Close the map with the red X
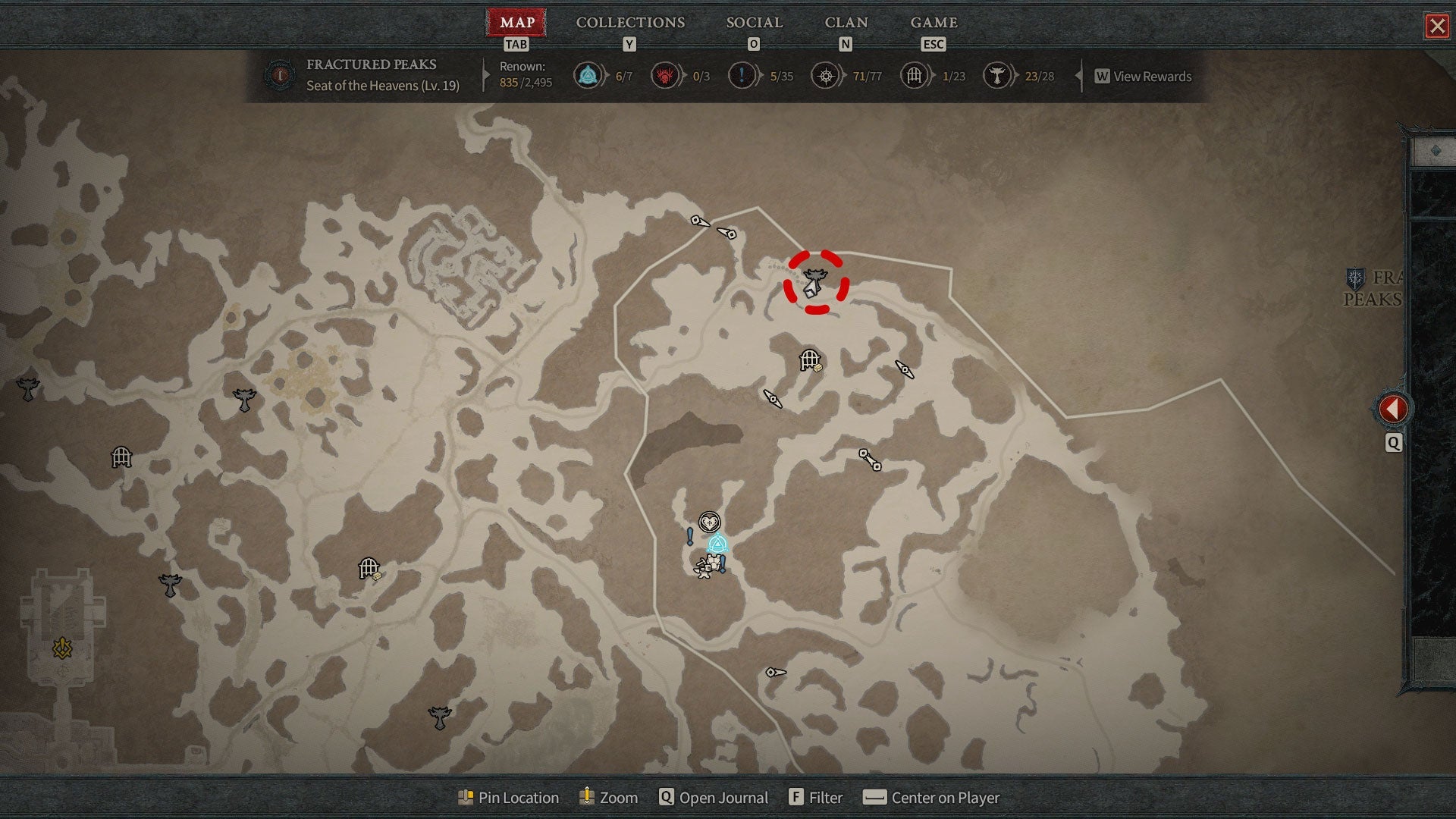Image resolution: width=1456 pixels, height=819 pixels. [1436, 27]
